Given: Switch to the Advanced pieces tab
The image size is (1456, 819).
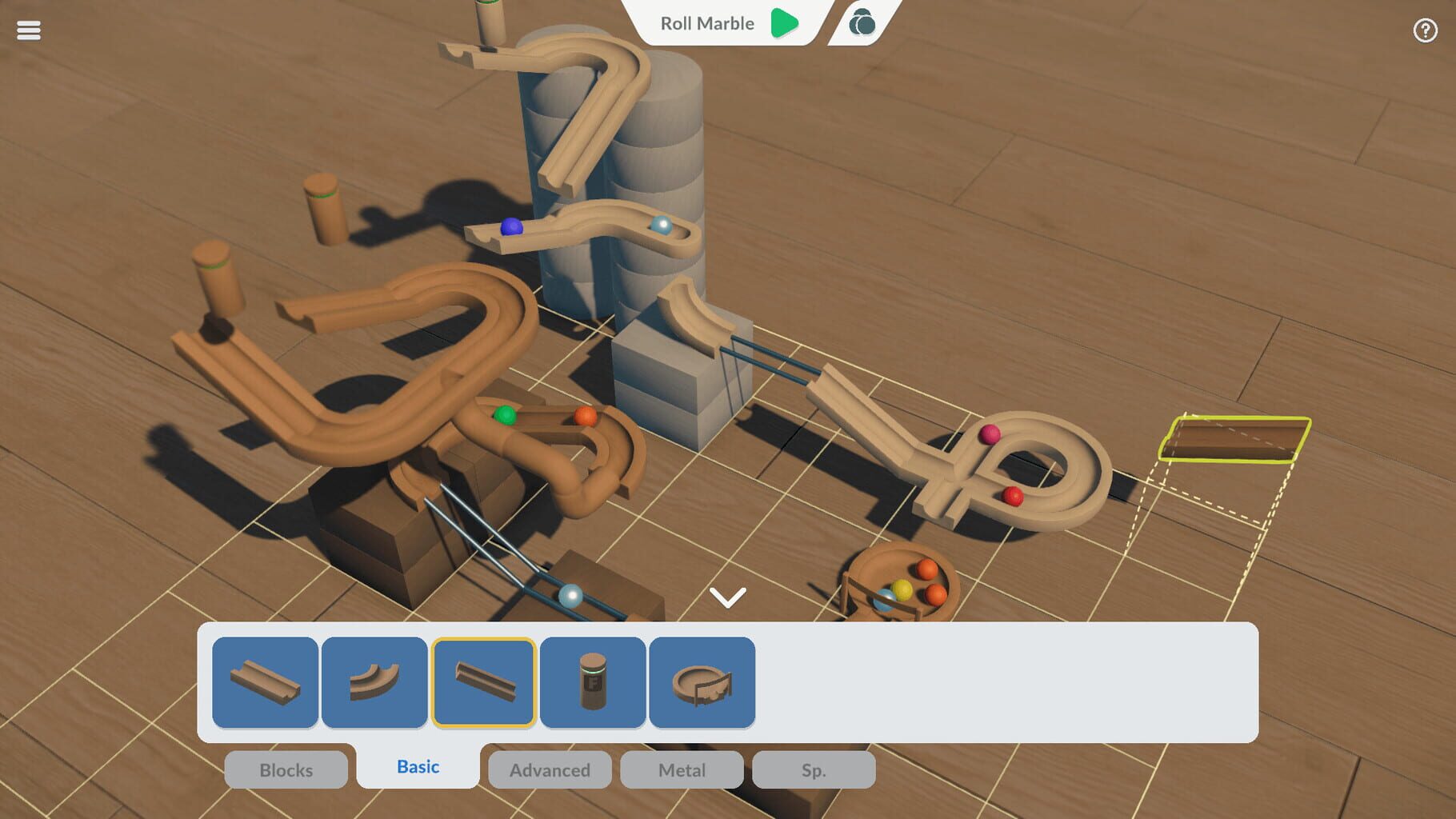Looking at the screenshot, I should [549, 769].
